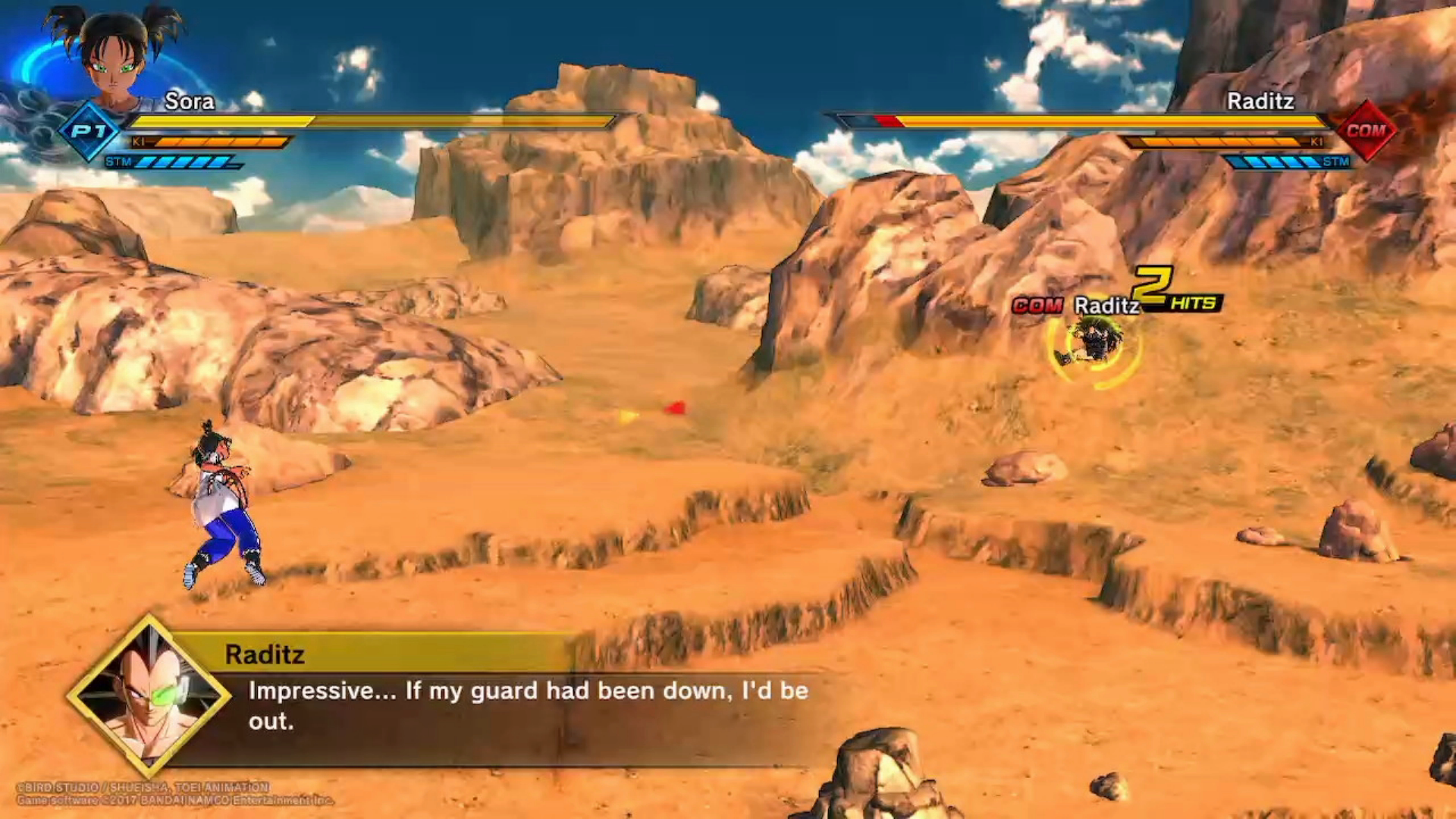The width and height of the screenshot is (1456, 819).
Task: Click the yellow lock-on ring around Raditz
Action: (1094, 347)
